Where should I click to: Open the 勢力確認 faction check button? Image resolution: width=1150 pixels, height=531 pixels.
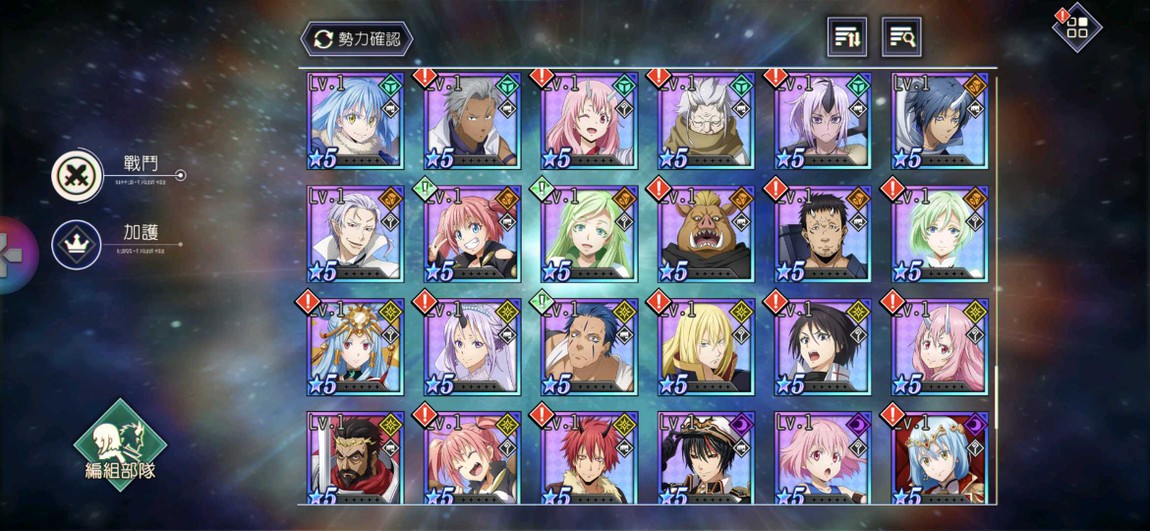pos(357,39)
